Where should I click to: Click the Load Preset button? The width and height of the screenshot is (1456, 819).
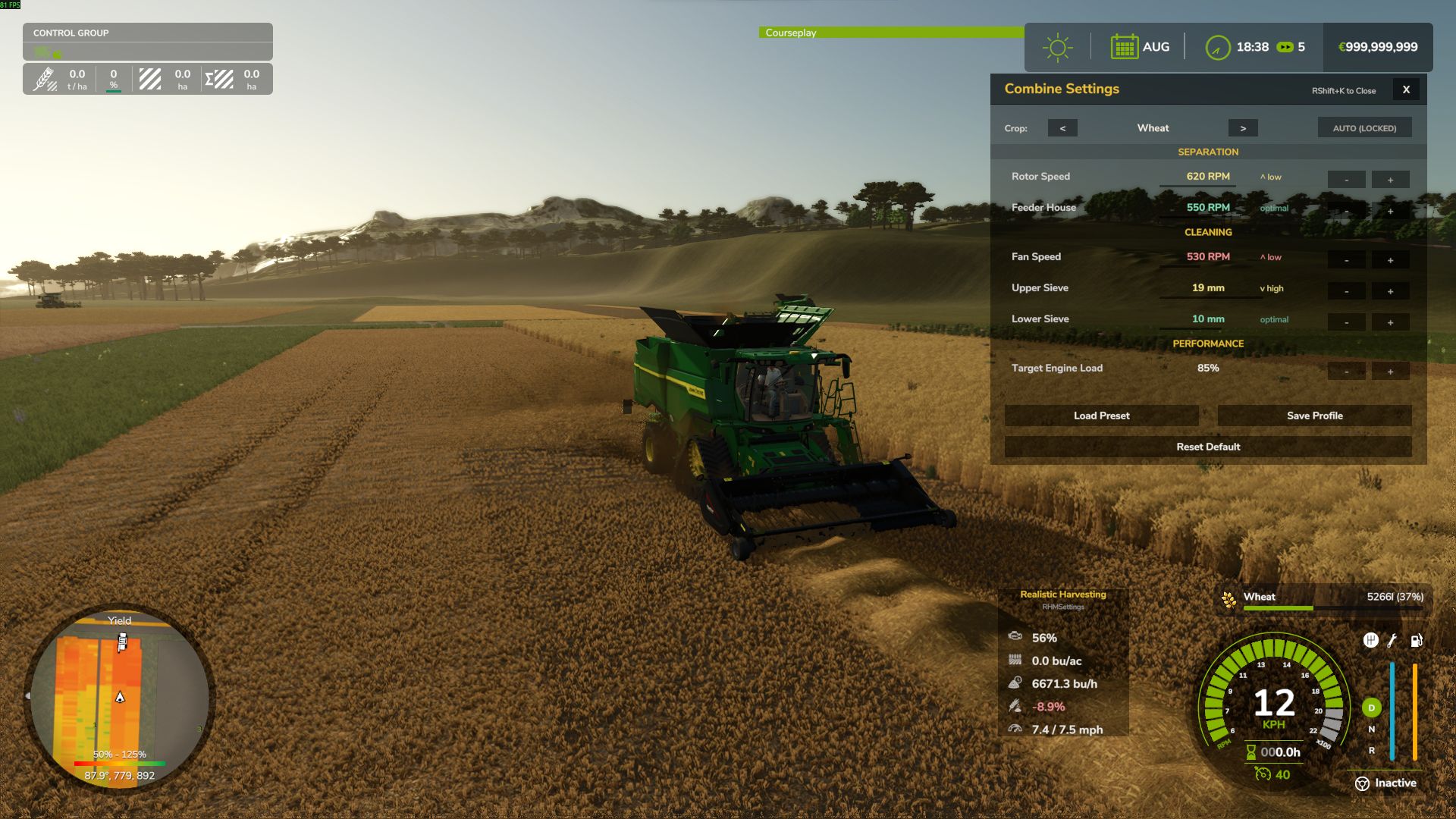coord(1101,416)
